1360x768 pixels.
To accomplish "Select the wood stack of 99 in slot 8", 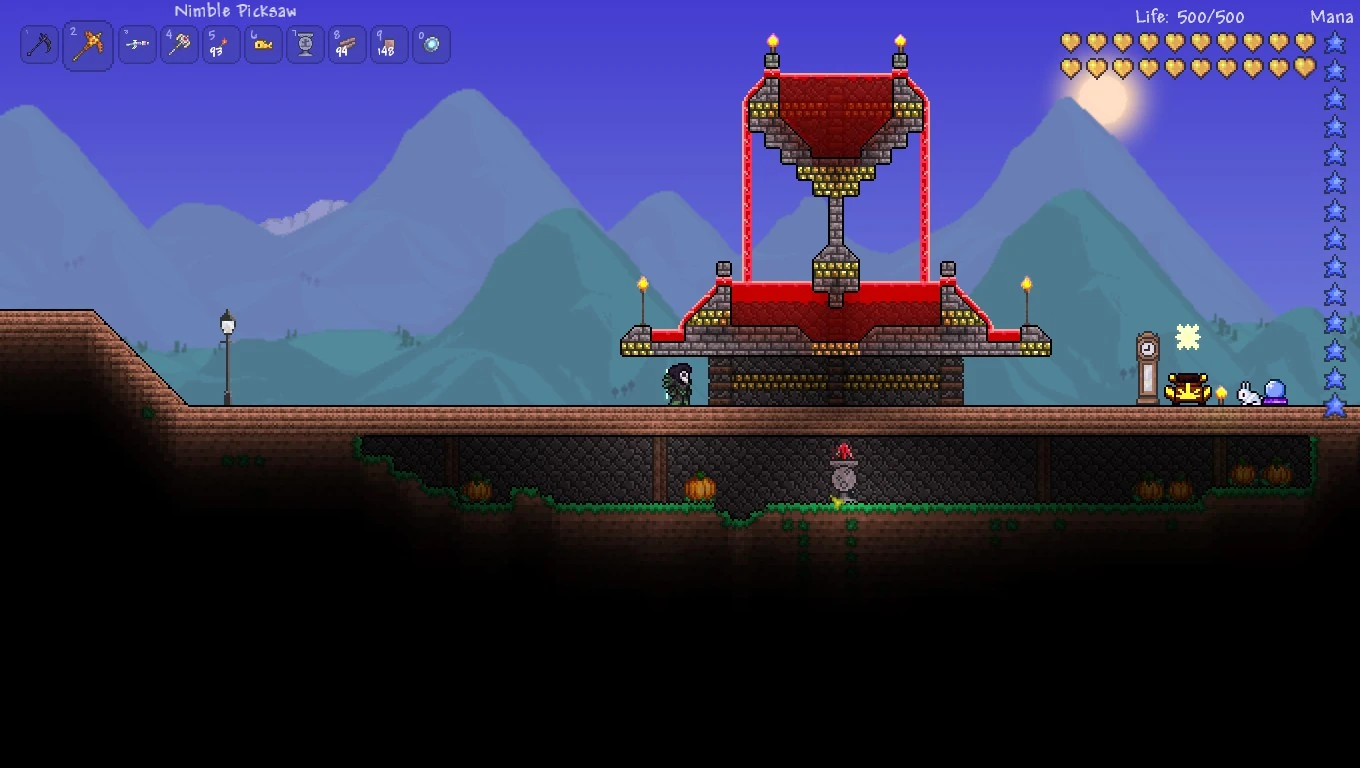I will click(346, 44).
